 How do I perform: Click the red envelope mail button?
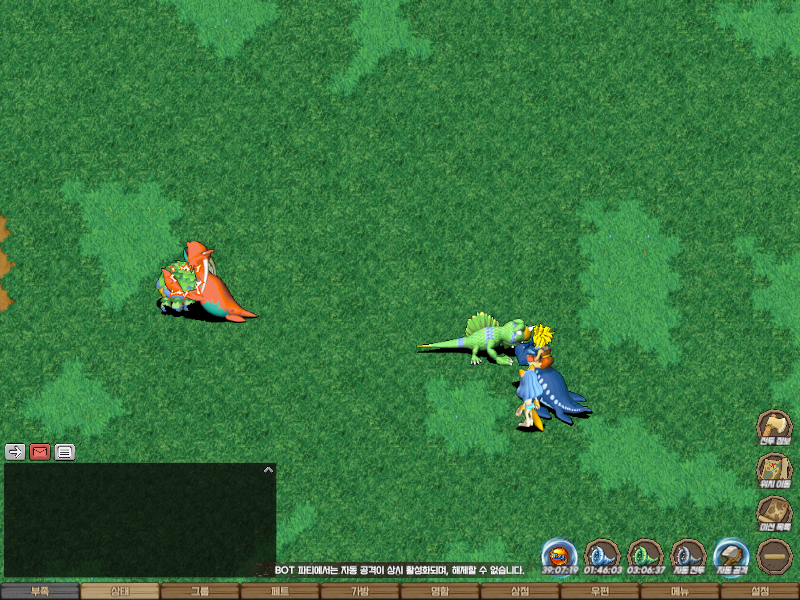pos(40,452)
